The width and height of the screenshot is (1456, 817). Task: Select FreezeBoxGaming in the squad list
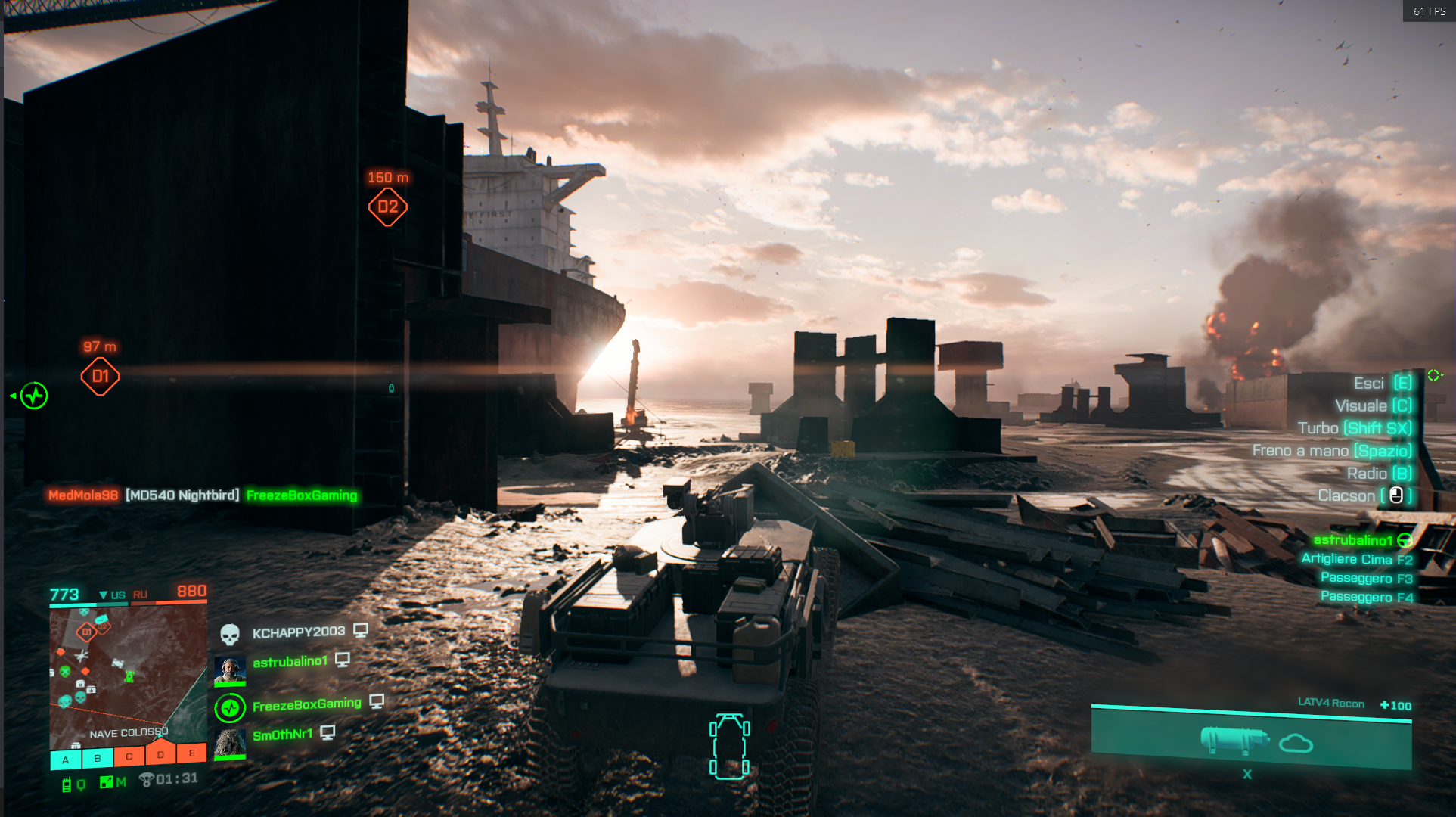(306, 705)
